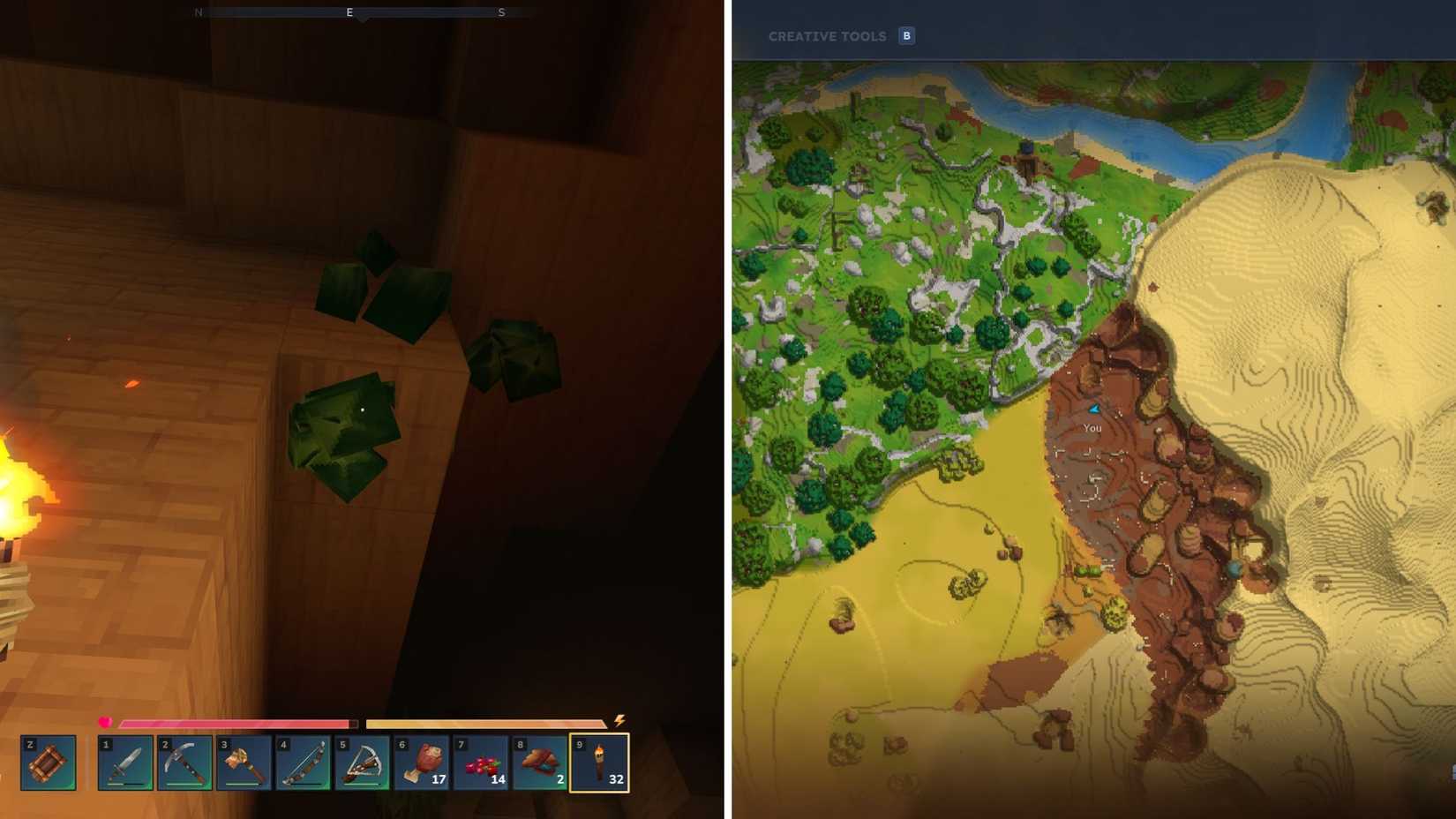Viewport: 1456px width, 819px height.
Task: Select the pickaxe in hotbar slot 2
Action: 184,764
